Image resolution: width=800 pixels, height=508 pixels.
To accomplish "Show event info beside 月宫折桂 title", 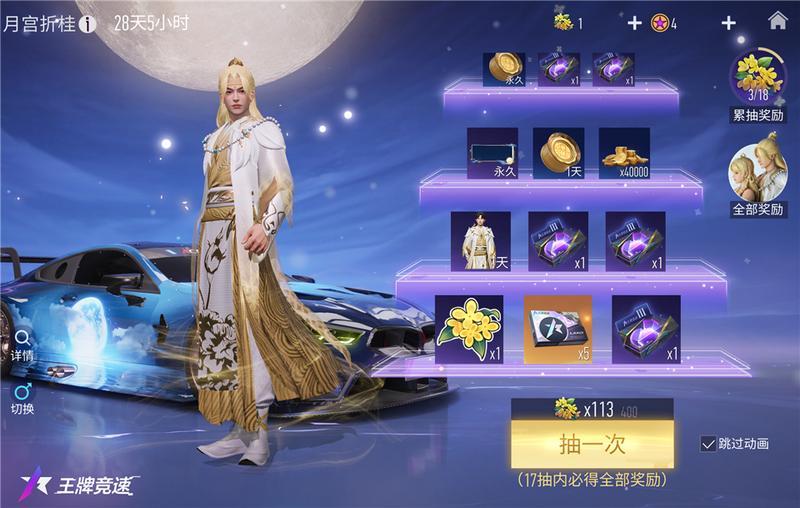I will coord(88,23).
